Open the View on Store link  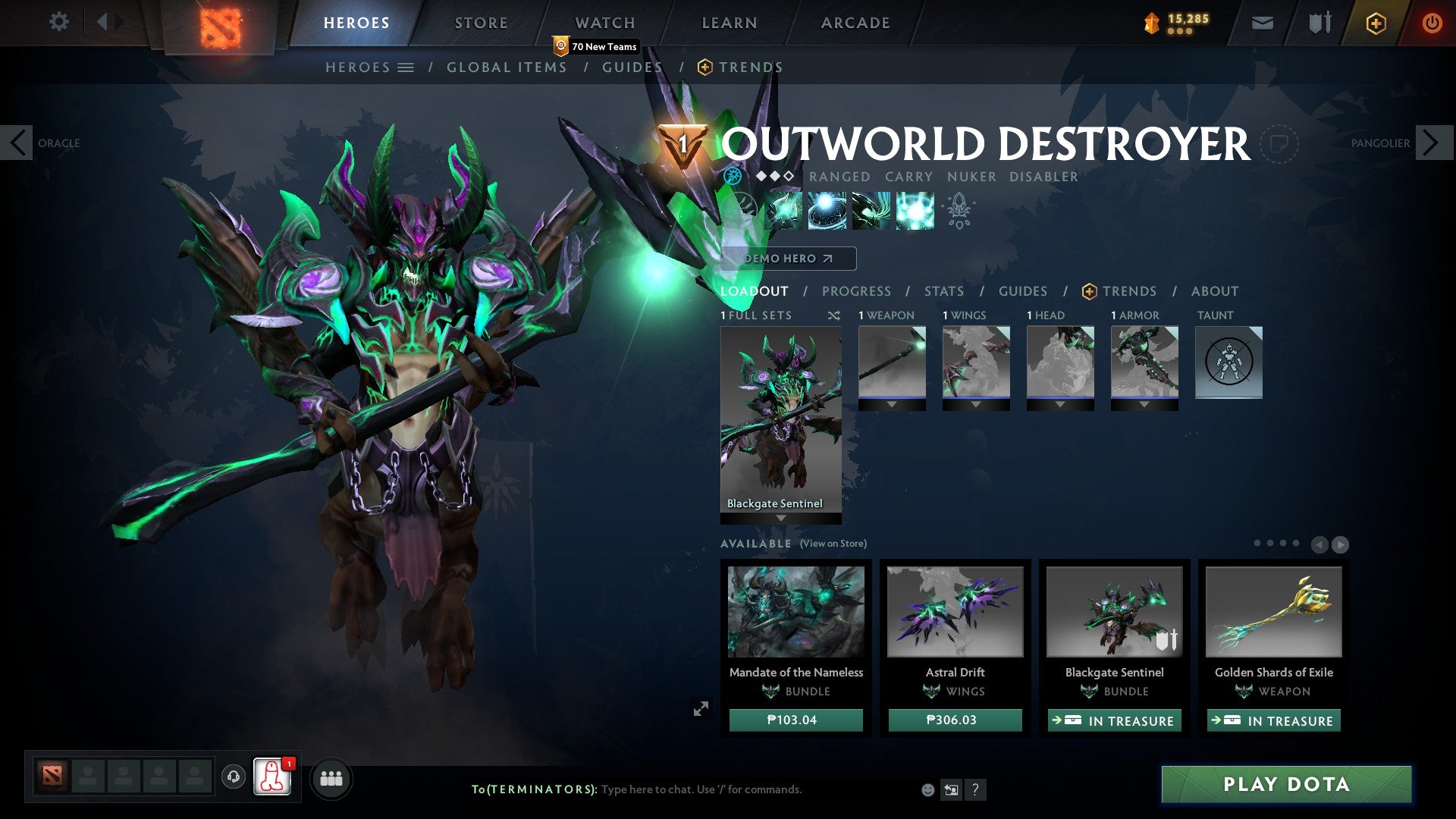click(x=833, y=544)
